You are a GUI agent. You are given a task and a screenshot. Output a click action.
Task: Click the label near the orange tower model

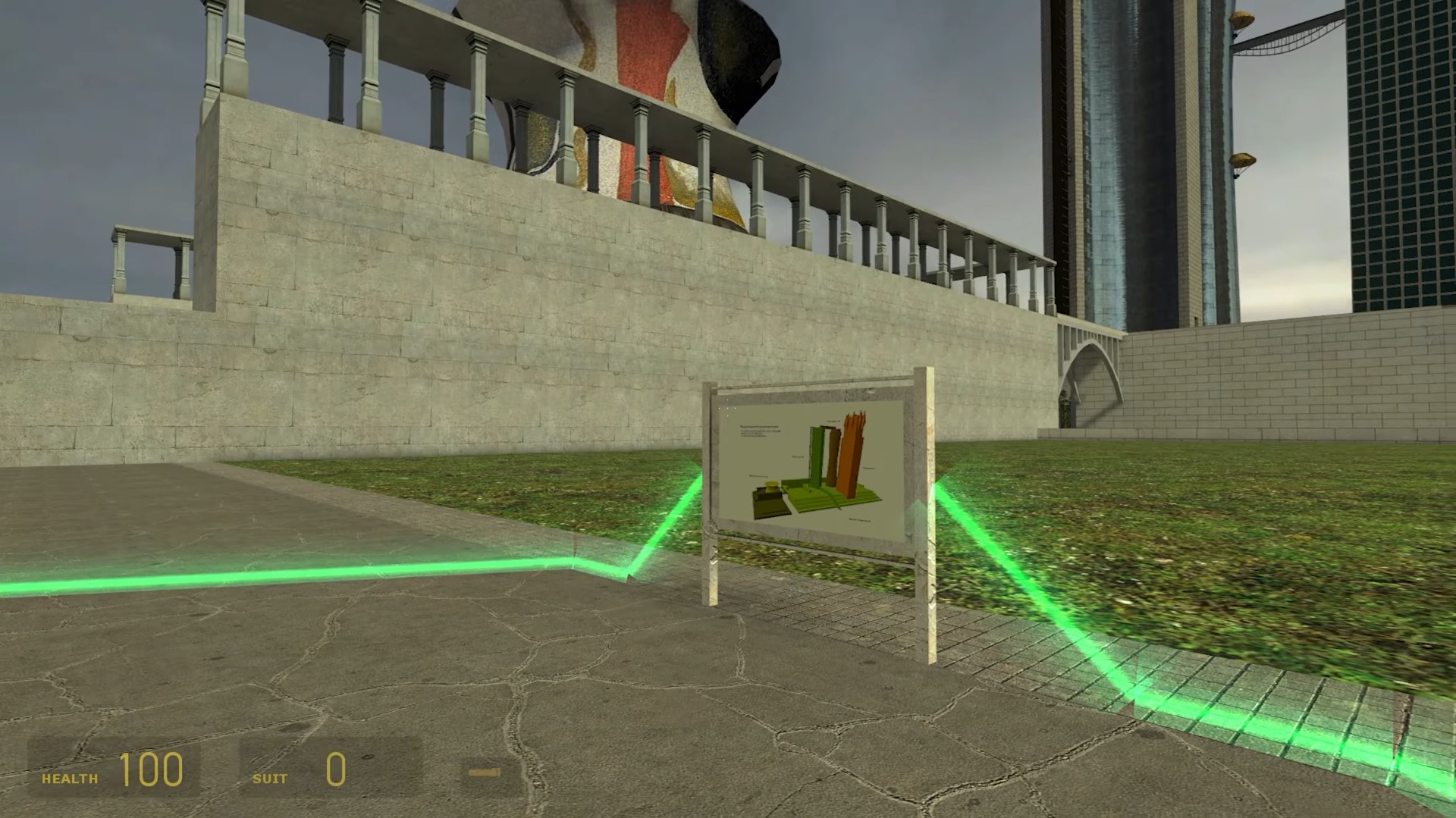click(x=869, y=468)
